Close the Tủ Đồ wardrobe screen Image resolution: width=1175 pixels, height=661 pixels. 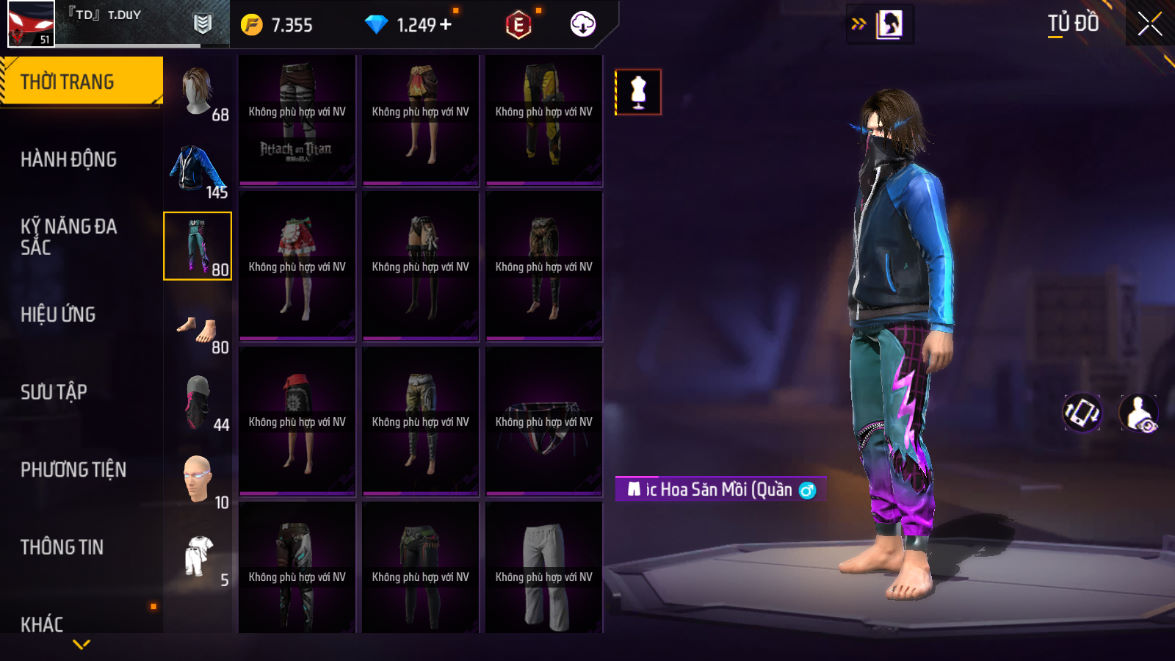pos(1149,24)
